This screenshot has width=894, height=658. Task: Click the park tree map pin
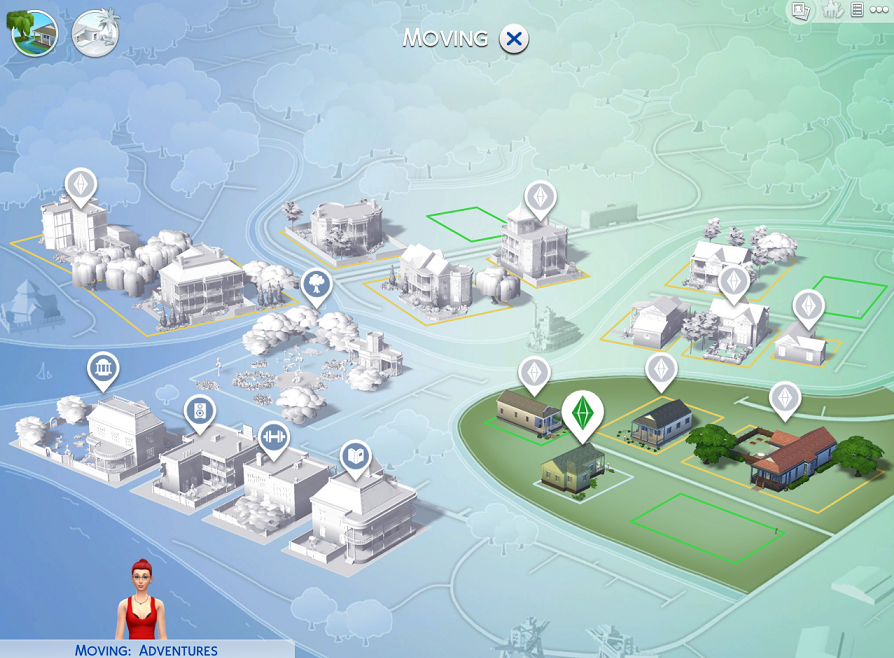[x=316, y=284]
